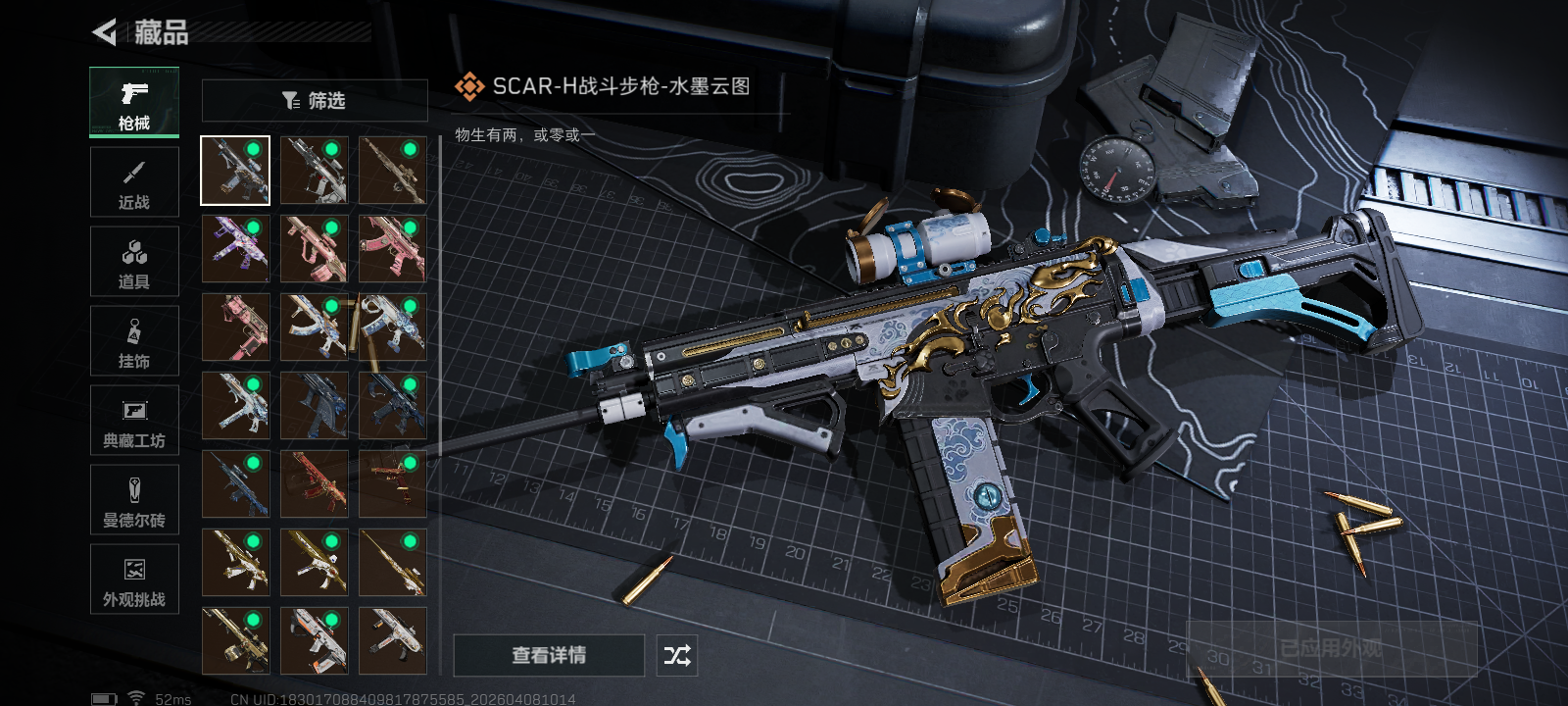Viewport: 1568px width, 706px height.
Task: Click the 已应用外观 applied skin button
Action: coord(1332,648)
